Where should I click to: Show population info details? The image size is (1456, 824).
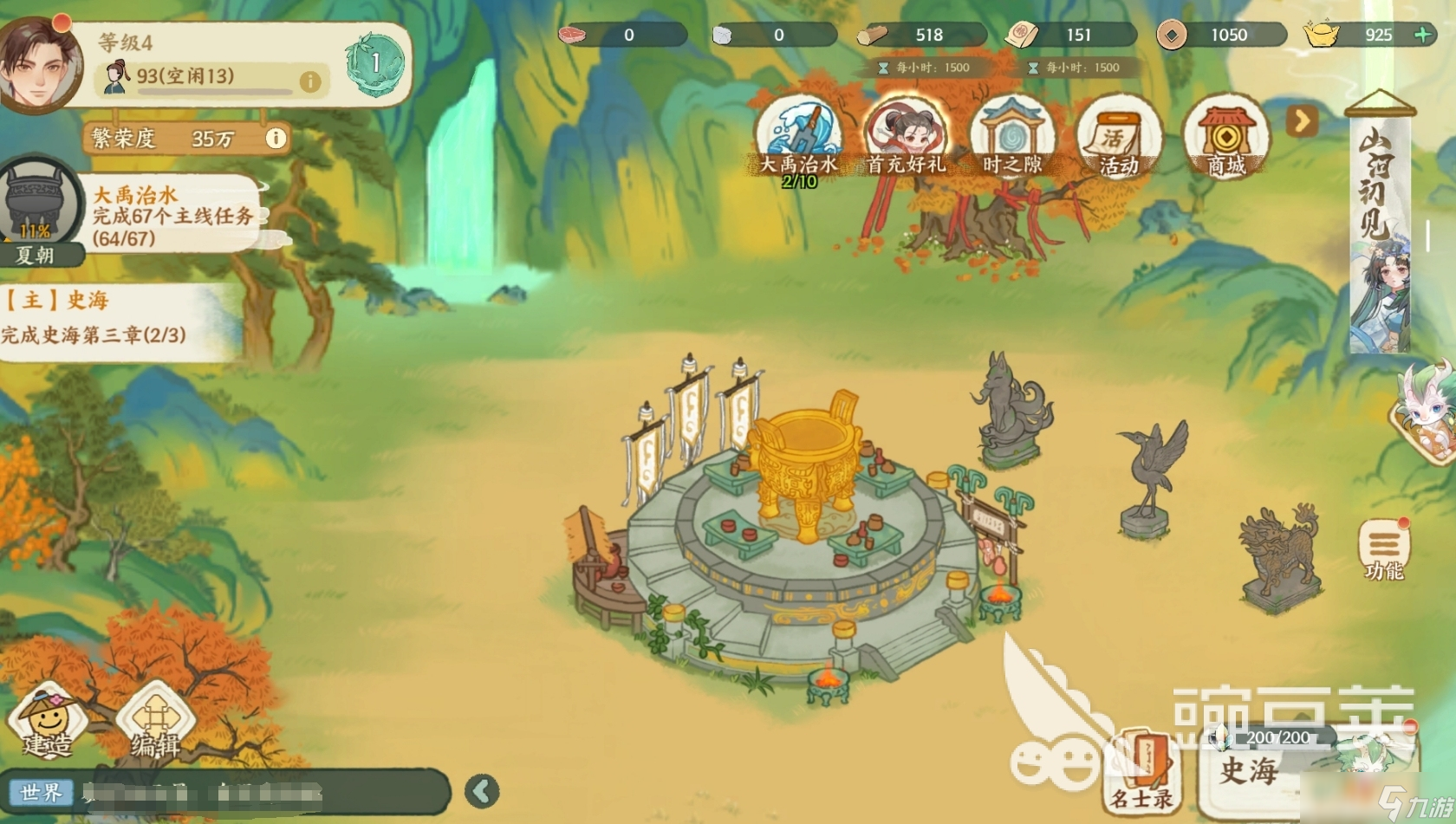coord(309,81)
